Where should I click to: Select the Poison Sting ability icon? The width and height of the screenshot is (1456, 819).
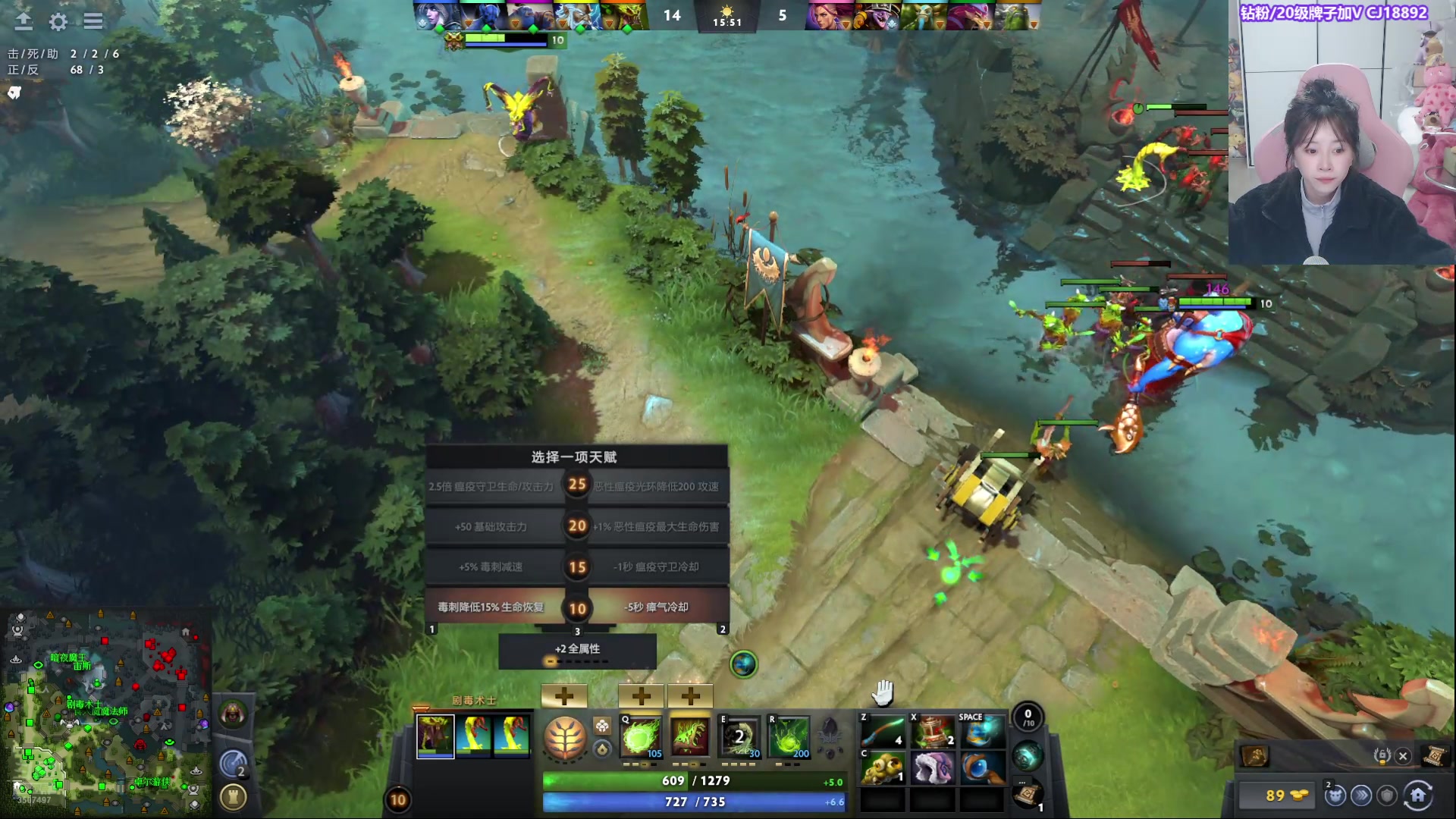tap(690, 736)
